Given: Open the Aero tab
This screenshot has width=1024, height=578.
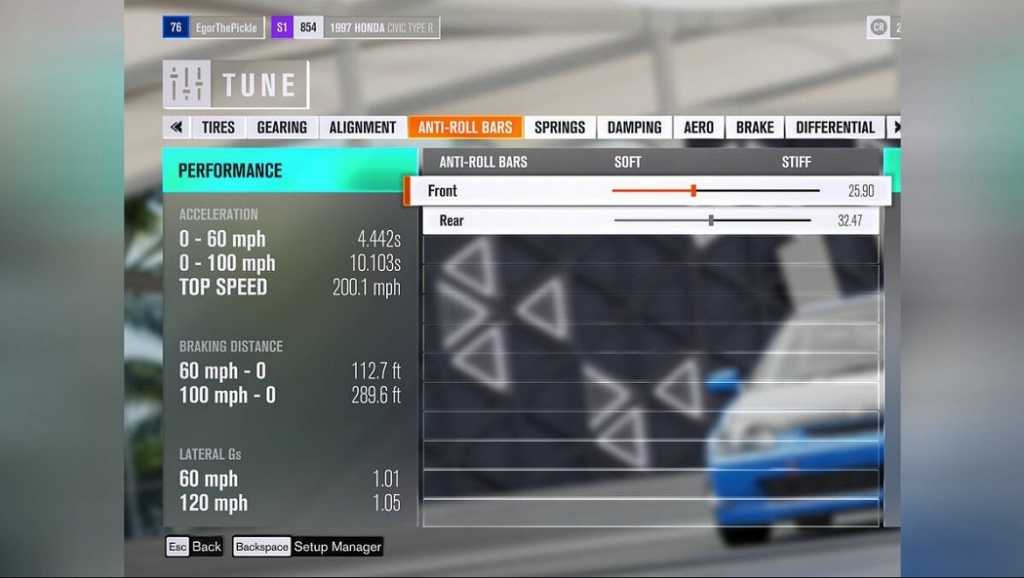Looking at the screenshot, I should [699, 127].
